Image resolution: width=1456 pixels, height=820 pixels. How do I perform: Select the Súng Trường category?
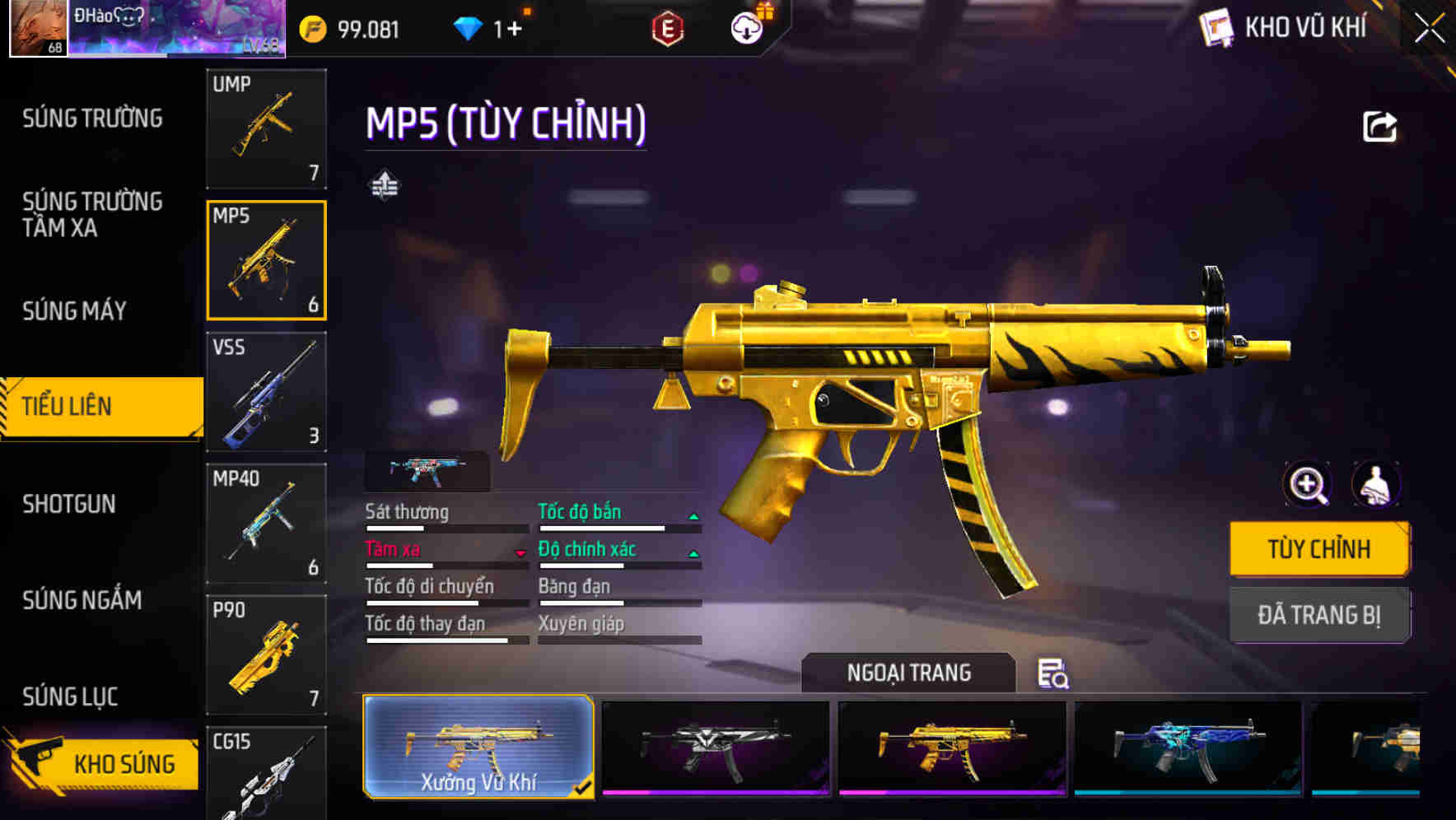pyautogui.click(x=92, y=119)
